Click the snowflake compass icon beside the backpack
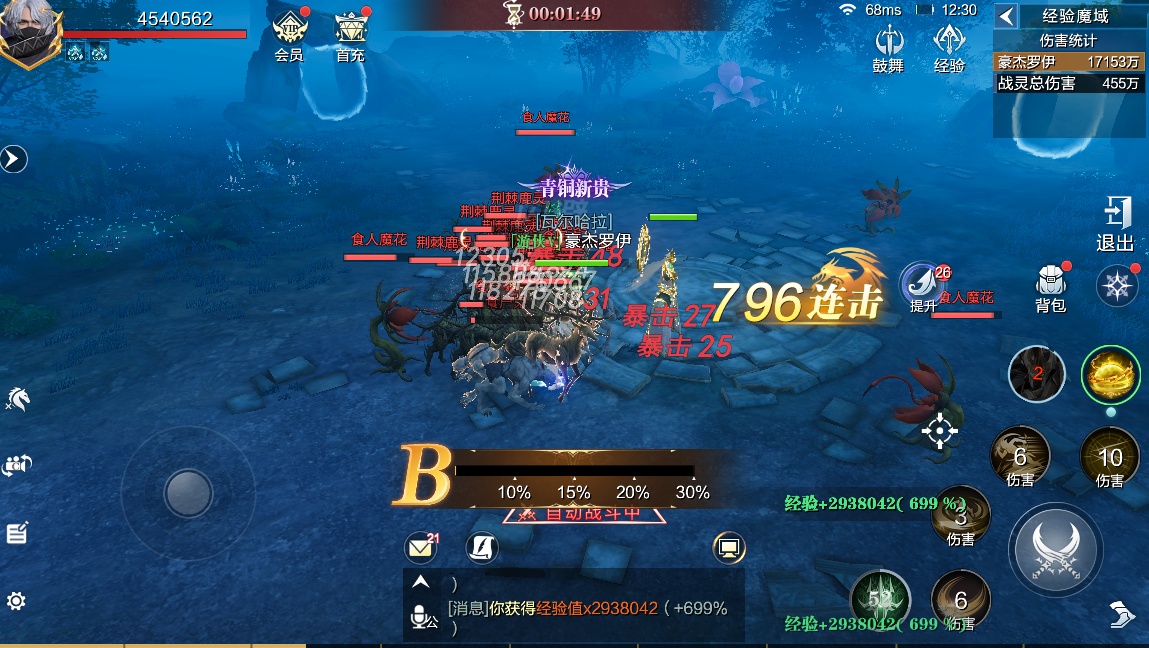 1116,286
